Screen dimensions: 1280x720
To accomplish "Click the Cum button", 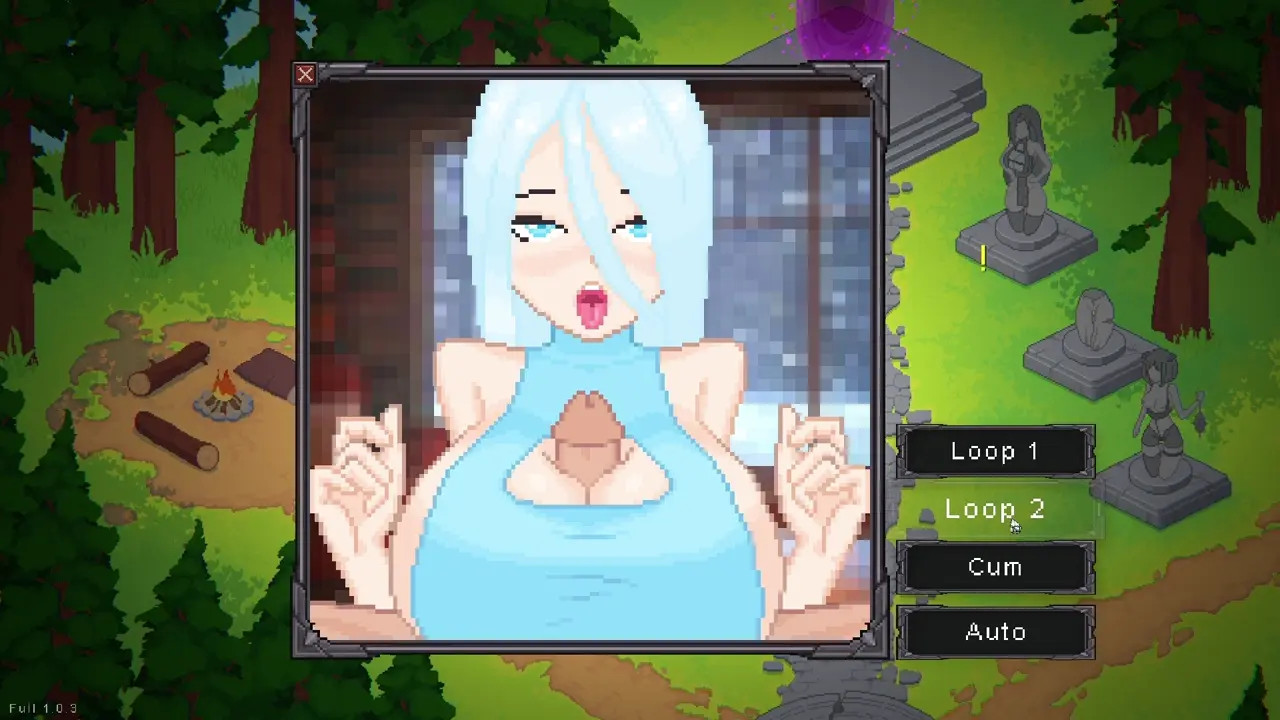I will 995,568.
